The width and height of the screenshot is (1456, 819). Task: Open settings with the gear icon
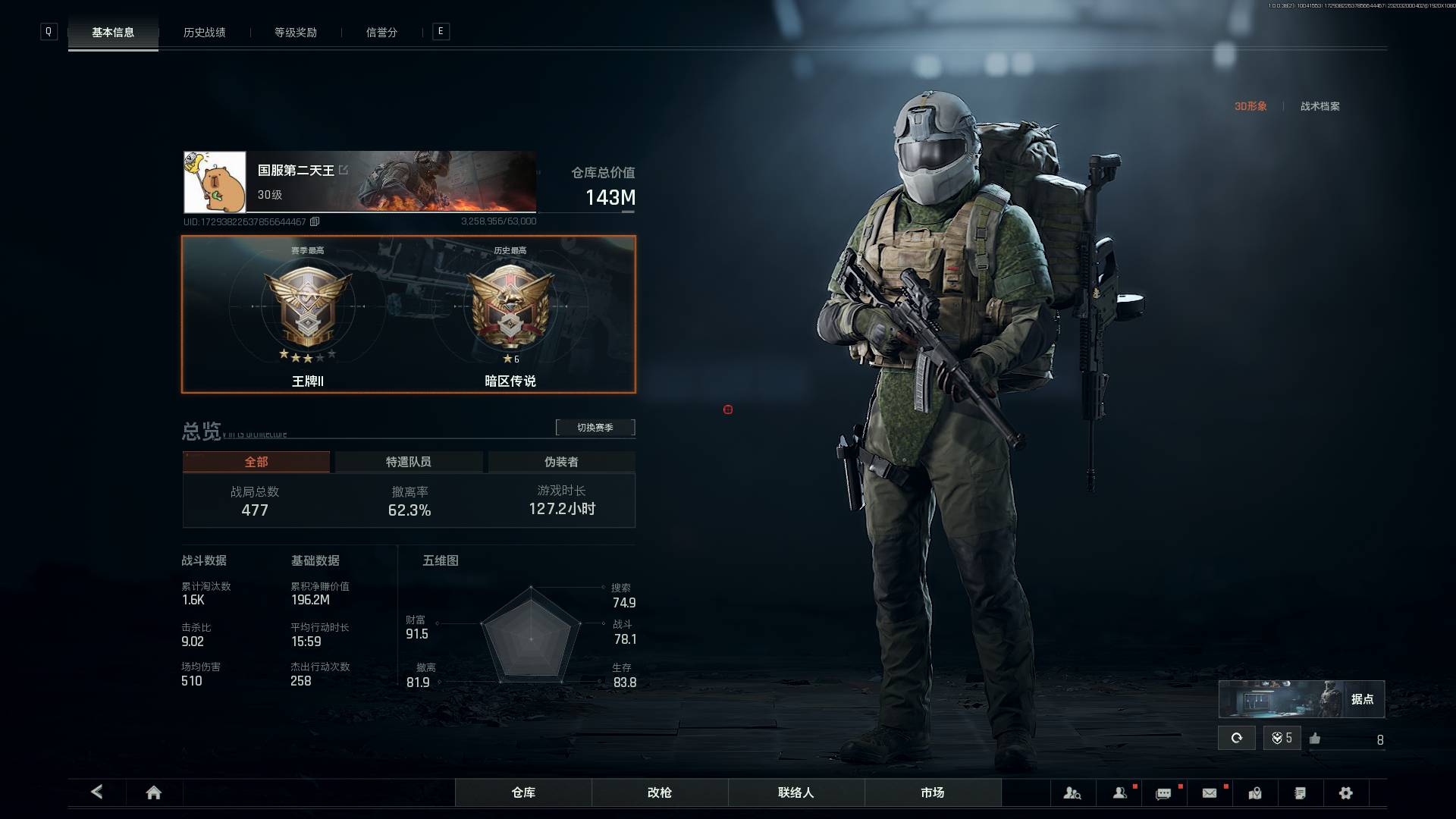(1346, 793)
